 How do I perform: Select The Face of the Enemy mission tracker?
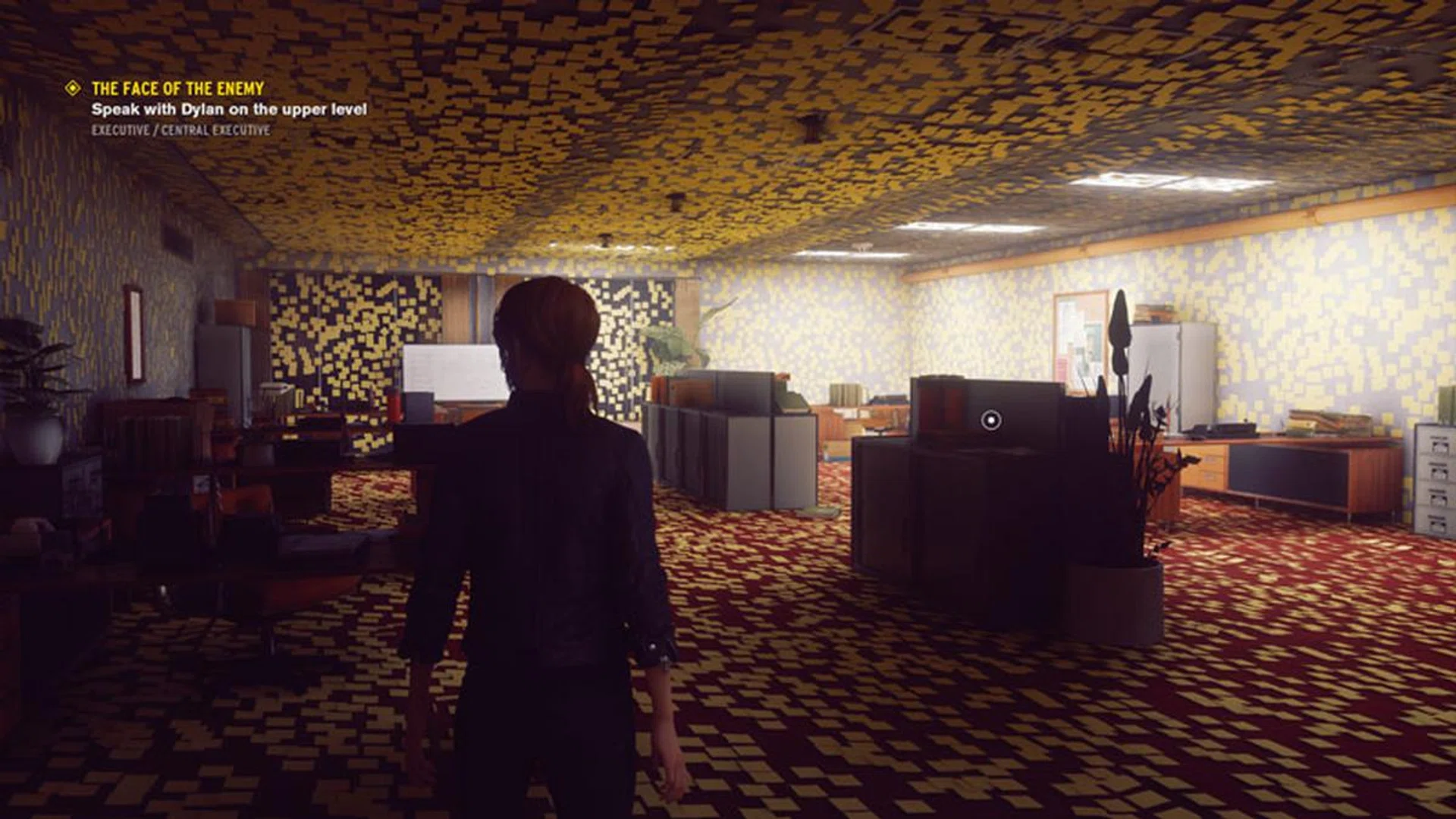(x=177, y=89)
